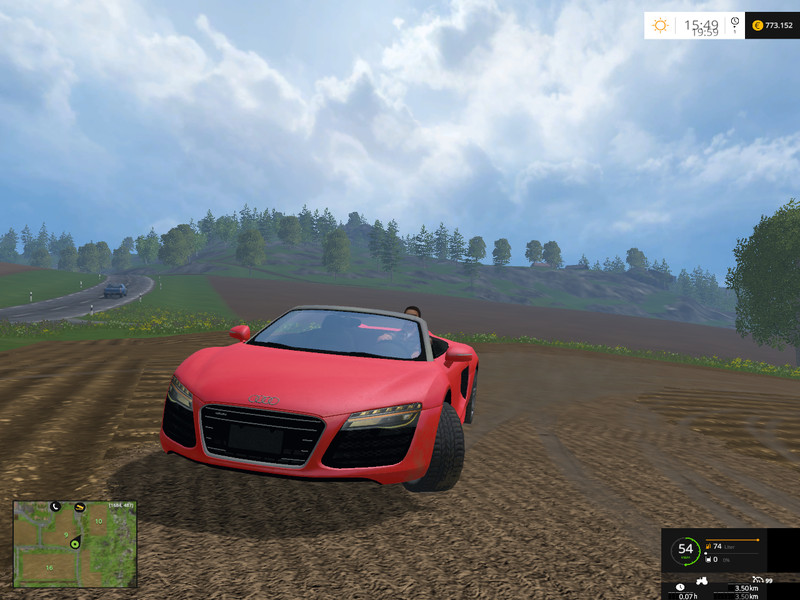Click the green player position marker
Viewport: 800px width, 600px height.
pyautogui.click(x=74, y=542)
